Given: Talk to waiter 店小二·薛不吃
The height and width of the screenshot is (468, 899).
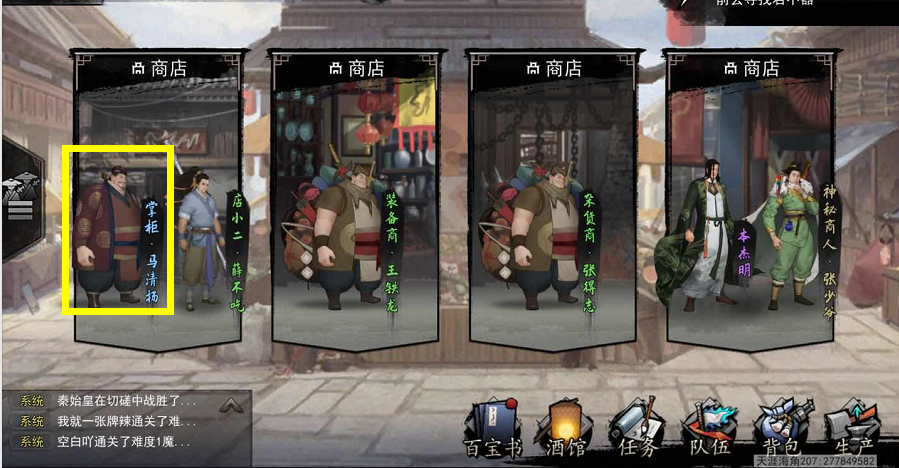Looking at the screenshot, I should 203,240.
